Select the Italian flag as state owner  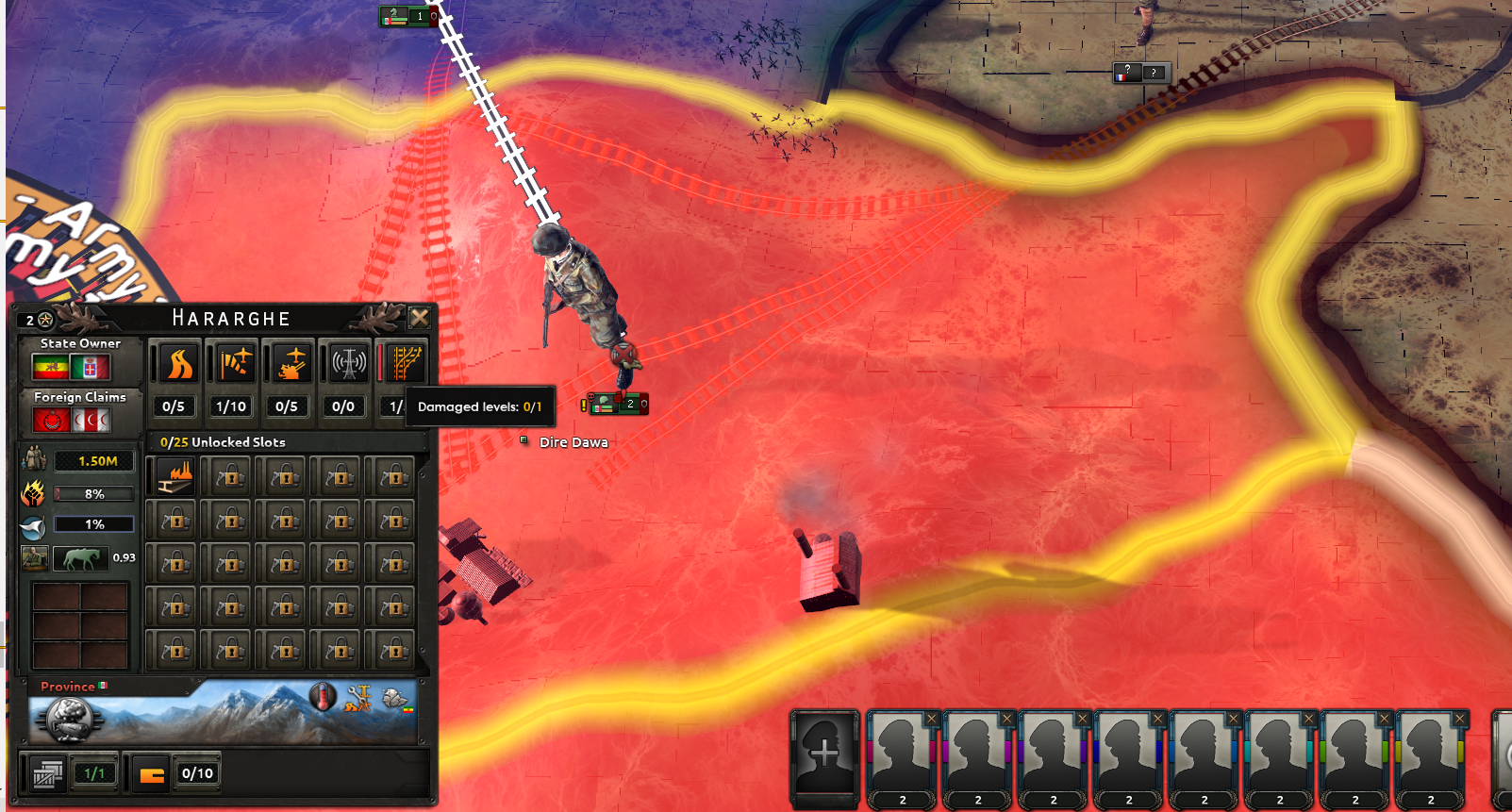(x=91, y=368)
